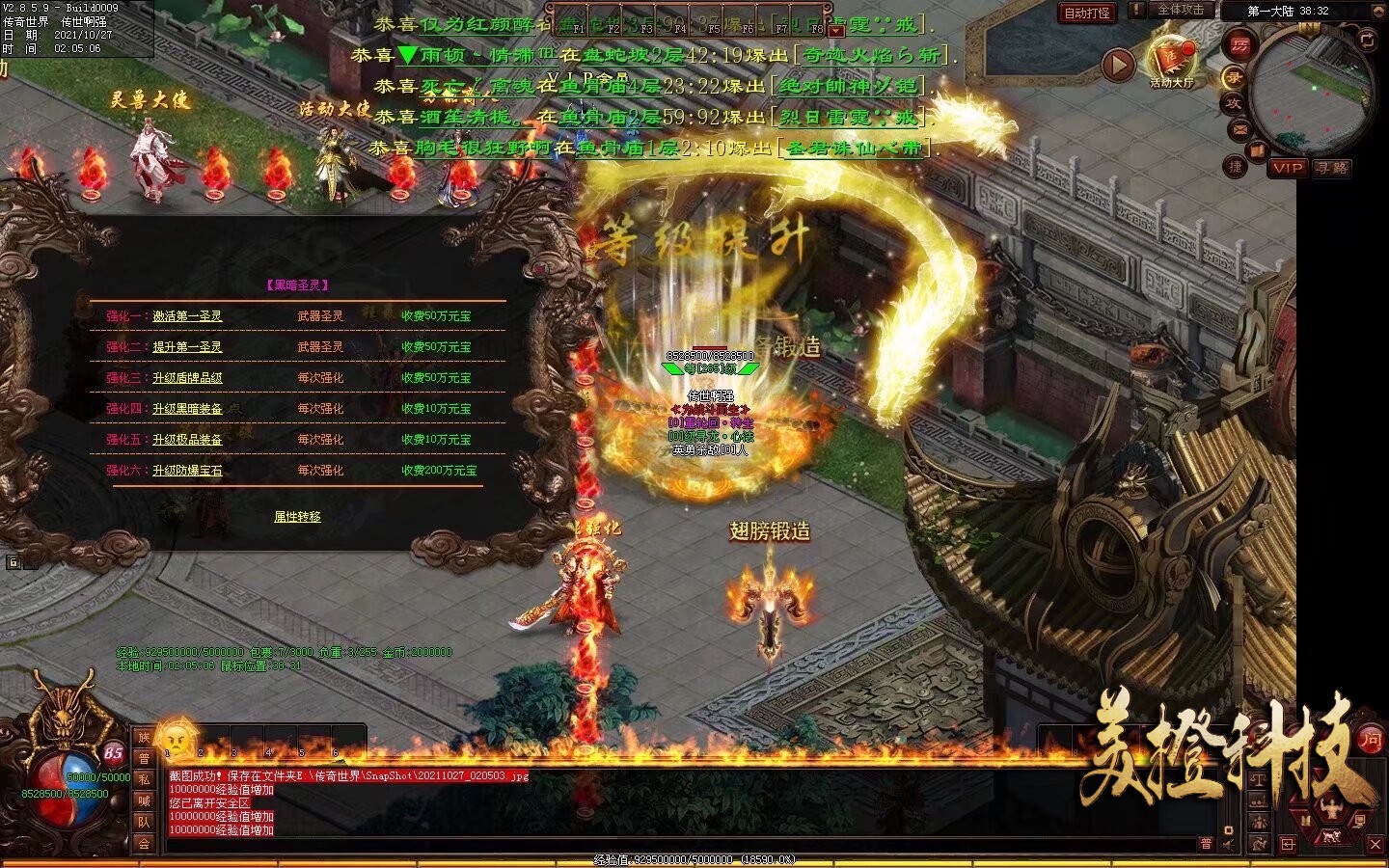Switch chat to the 私 private channel
This screenshot has height=868, width=1389.
pyautogui.click(x=144, y=780)
